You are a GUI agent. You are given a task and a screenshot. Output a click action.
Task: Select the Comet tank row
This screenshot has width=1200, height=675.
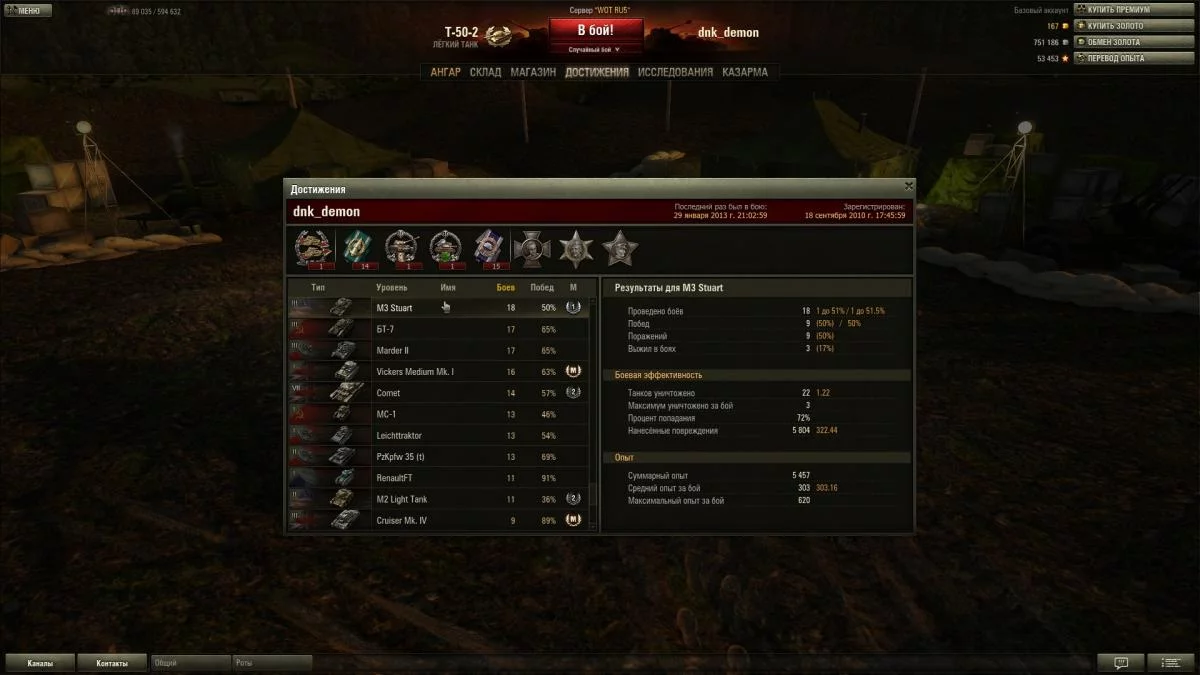coord(438,393)
